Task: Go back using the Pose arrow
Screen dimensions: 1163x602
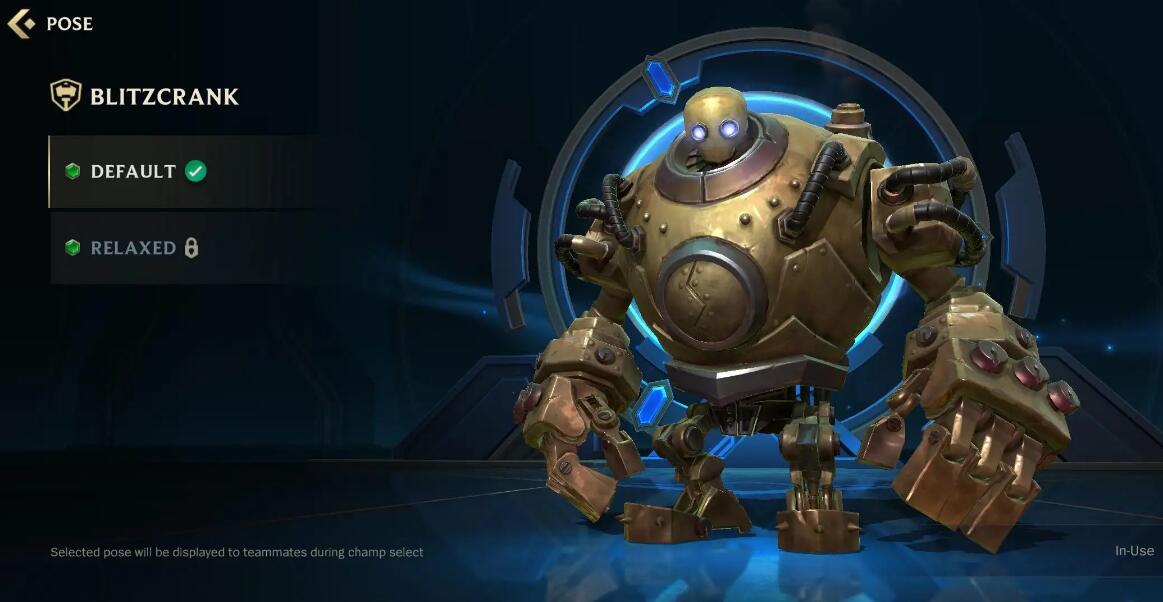Action: click(x=21, y=23)
